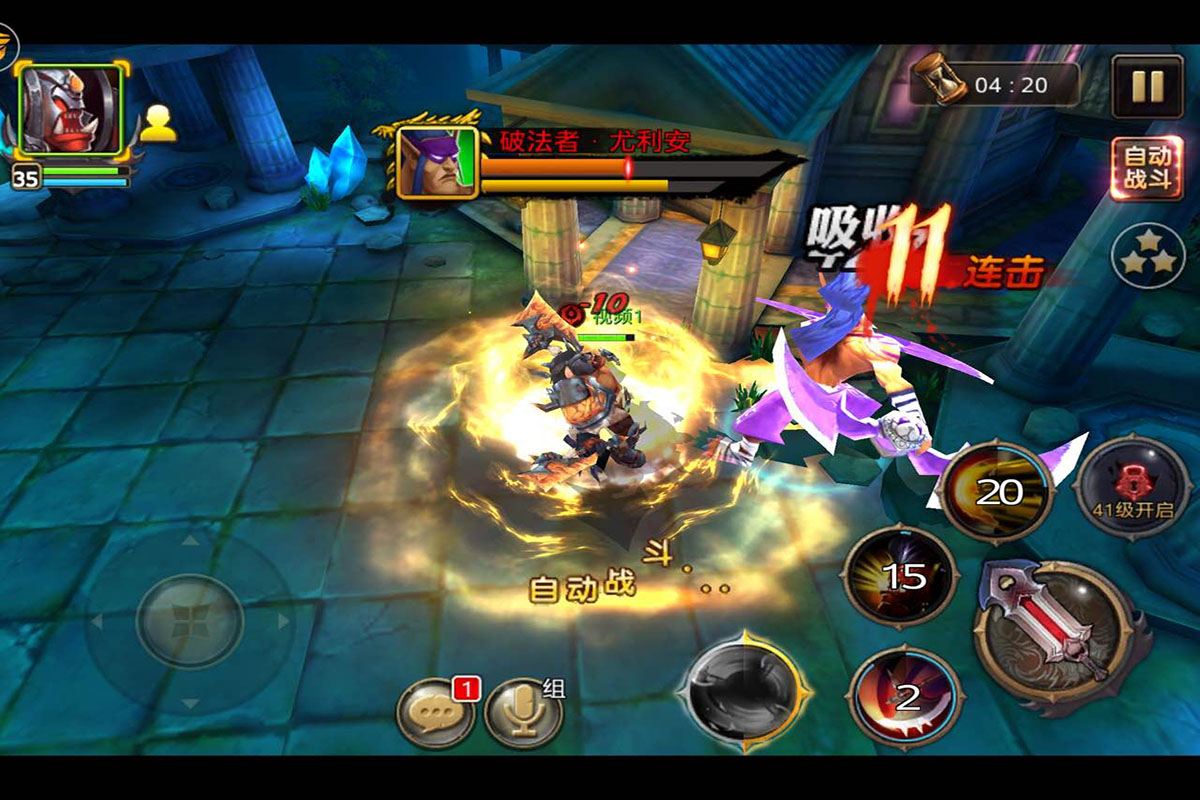Toggle the 自动战斗 auto-battle button
Image resolution: width=1200 pixels, height=800 pixels.
coord(1147,168)
